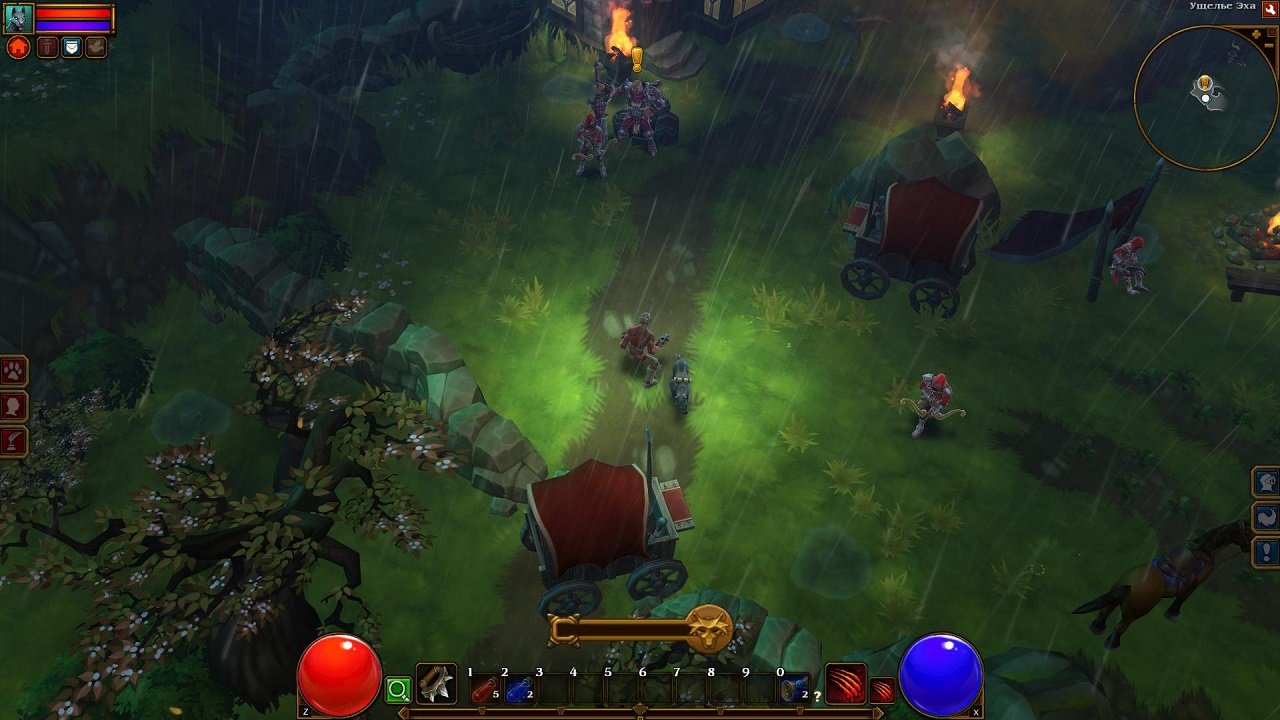
Task: Select the smaller claw skill icon
Action: [882, 690]
